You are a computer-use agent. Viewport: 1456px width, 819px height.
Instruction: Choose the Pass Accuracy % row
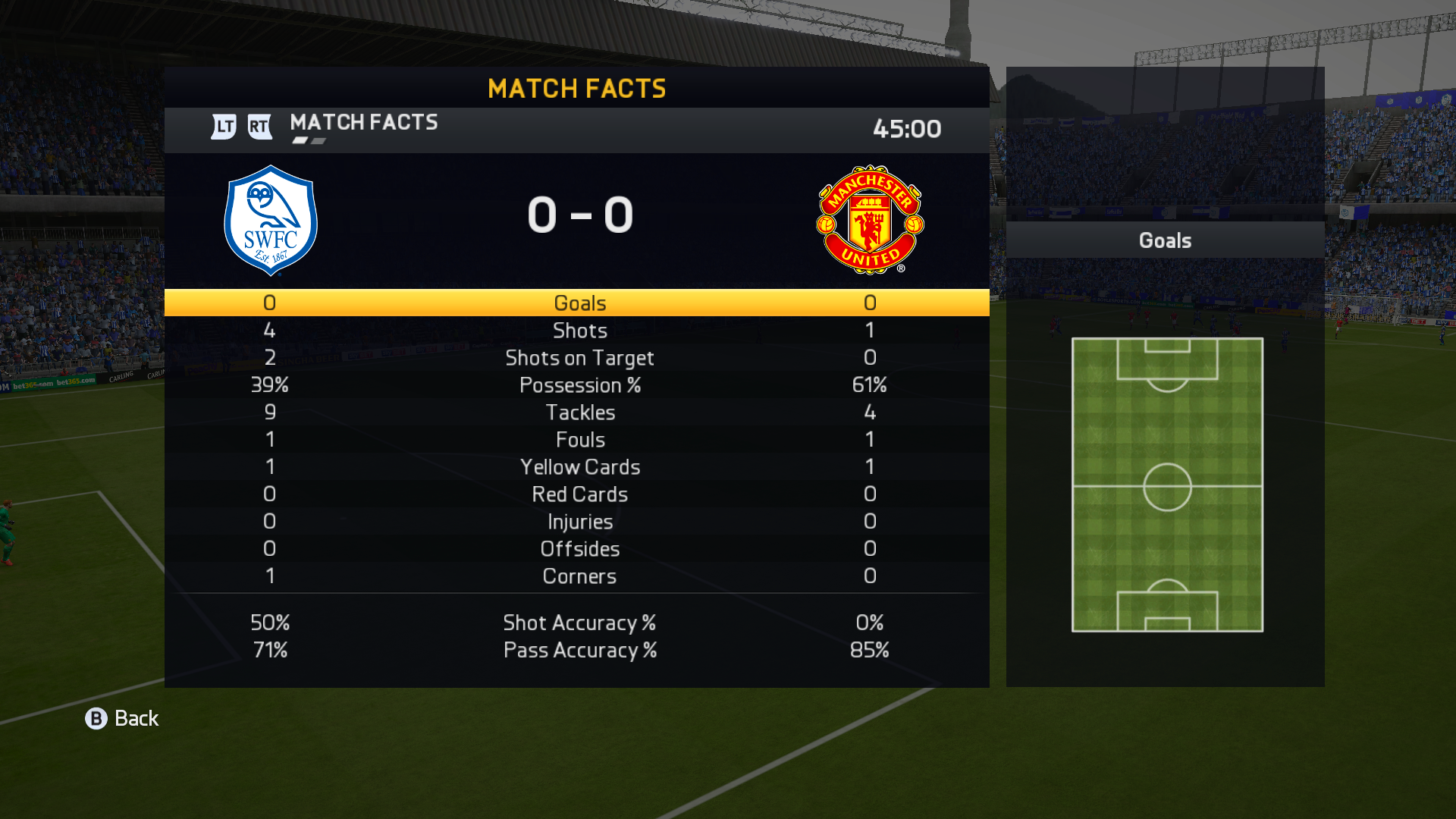(x=579, y=650)
